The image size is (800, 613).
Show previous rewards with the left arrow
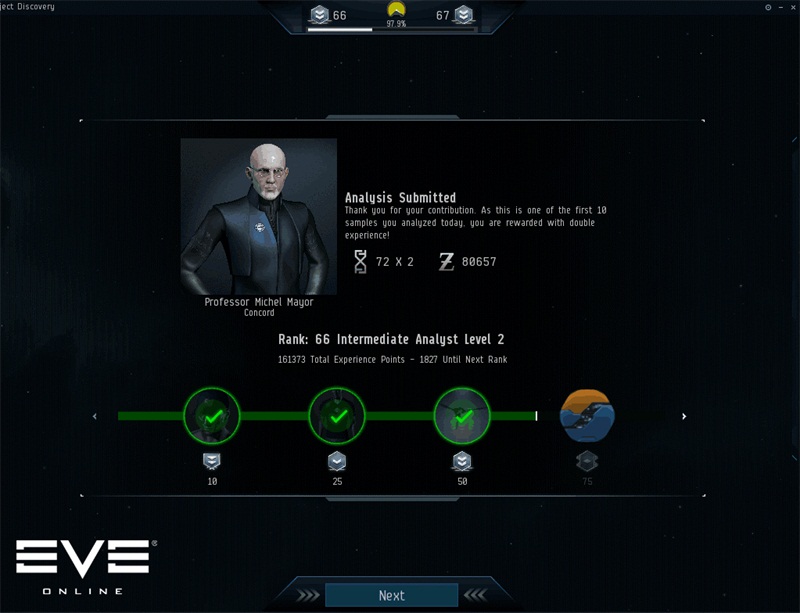click(x=95, y=416)
